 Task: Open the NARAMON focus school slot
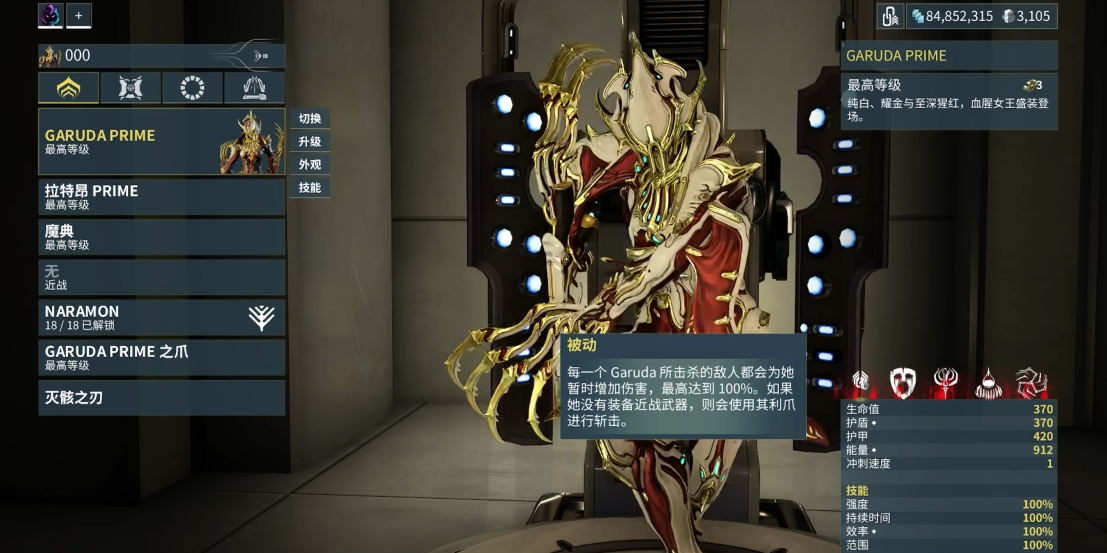point(160,317)
